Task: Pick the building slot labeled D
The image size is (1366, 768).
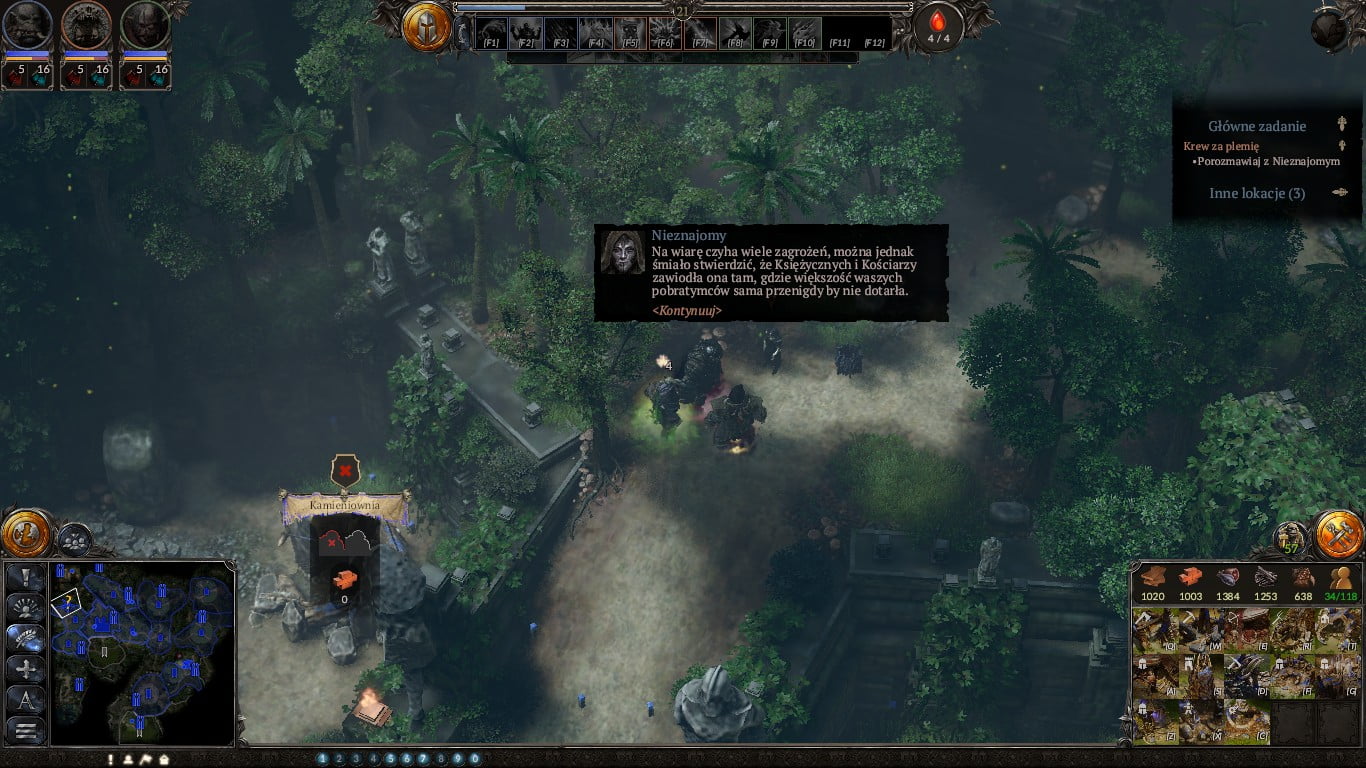Action: coord(1247,675)
